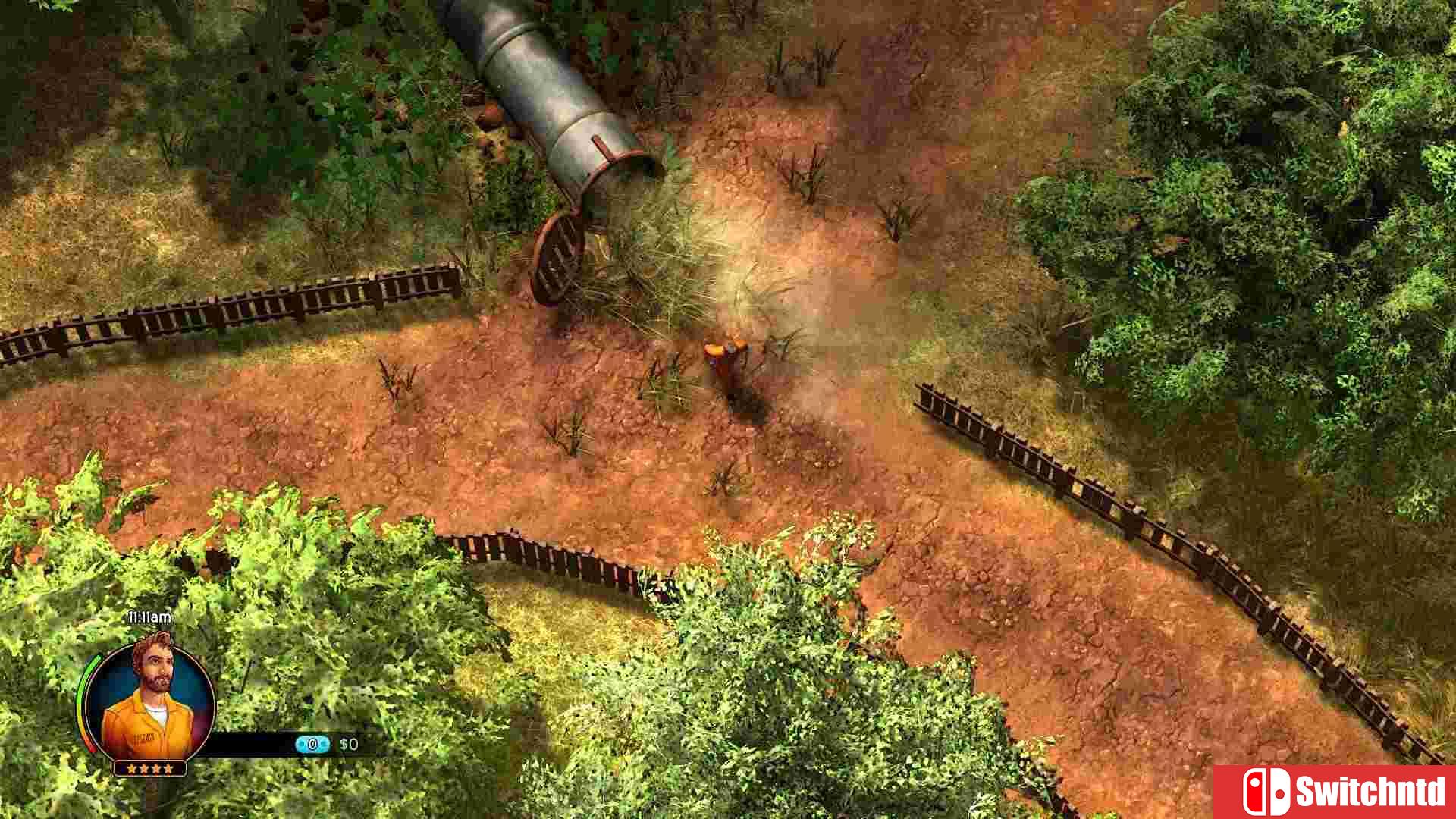Click the token pill showing 0
This screenshot has width=1456, height=819.
[312, 744]
